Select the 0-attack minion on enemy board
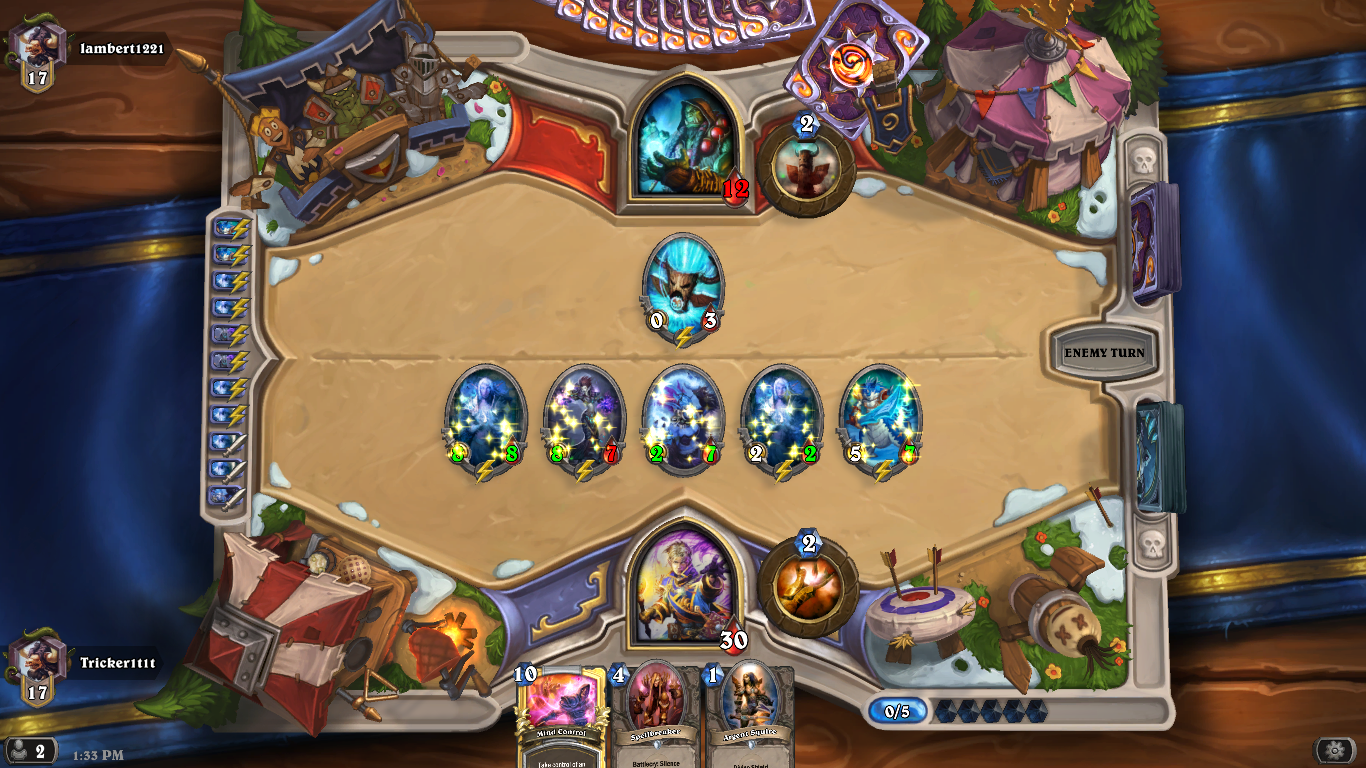This screenshot has height=768, width=1366. 681,288
